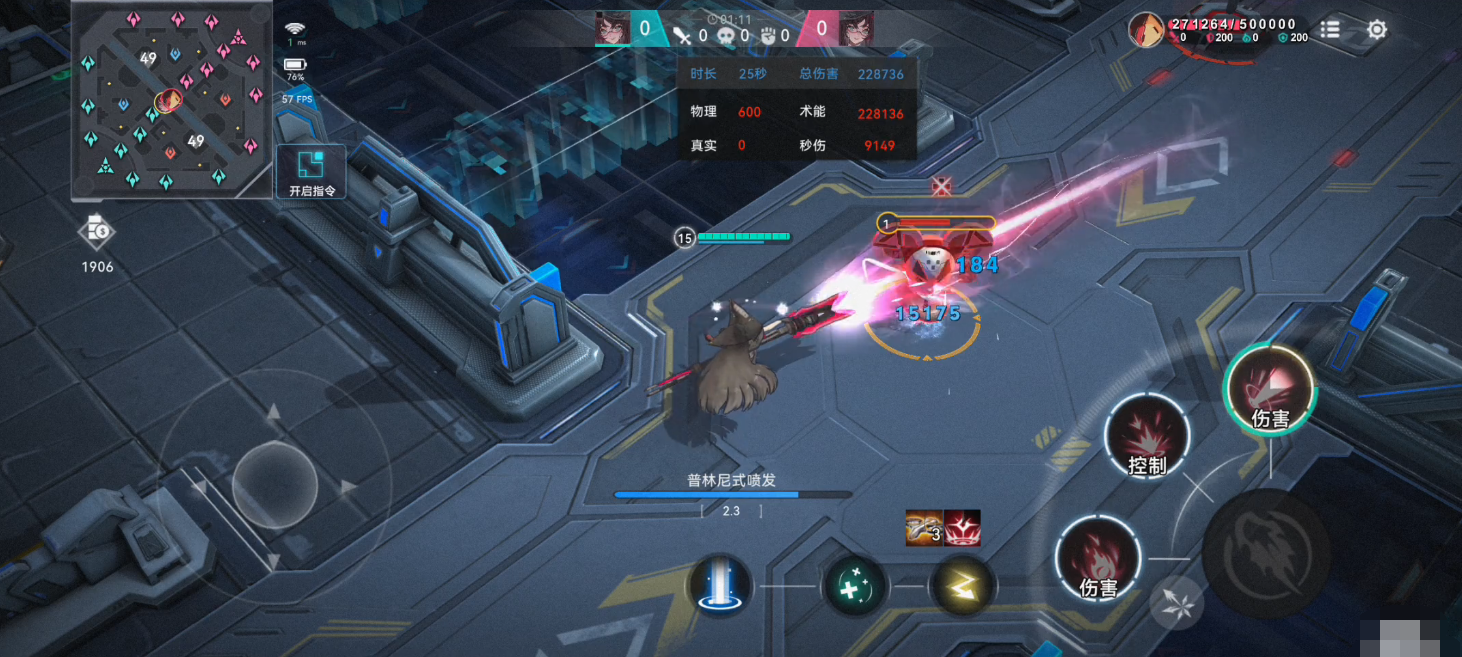The height and width of the screenshot is (657, 1462).
Task: Use the green heal spell
Action: point(854,586)
